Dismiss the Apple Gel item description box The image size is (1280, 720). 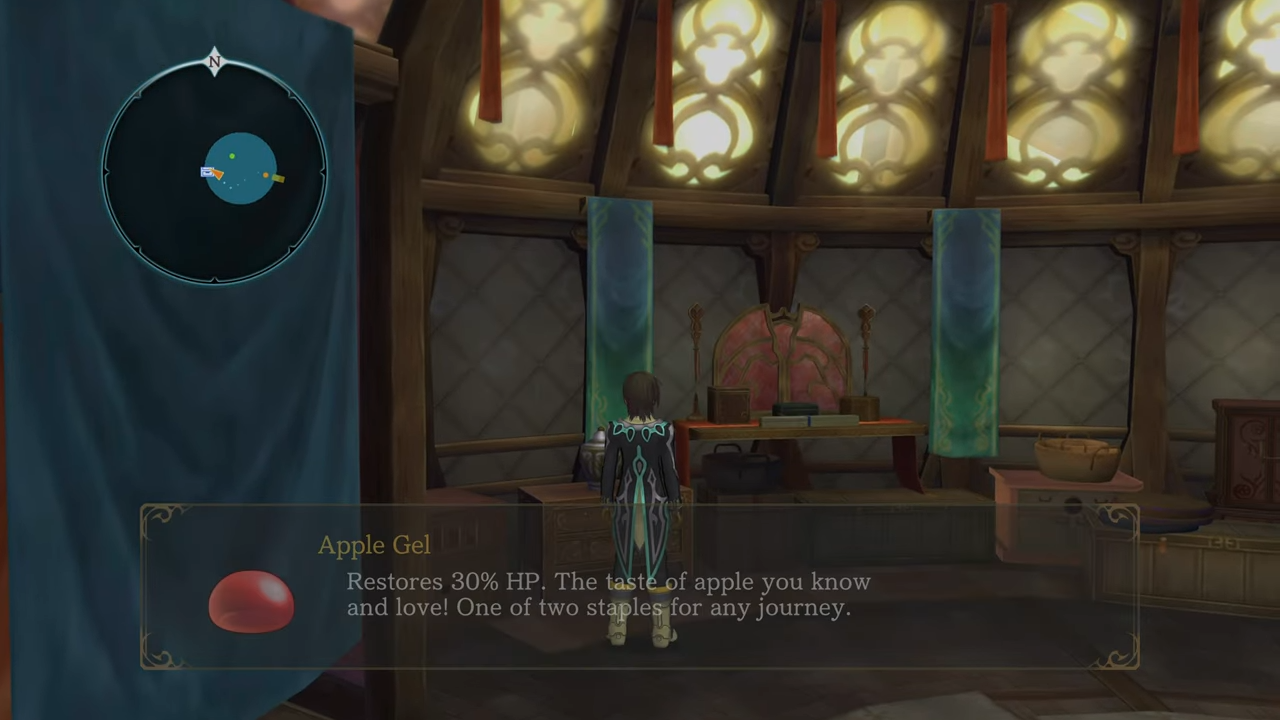[640, 587]
